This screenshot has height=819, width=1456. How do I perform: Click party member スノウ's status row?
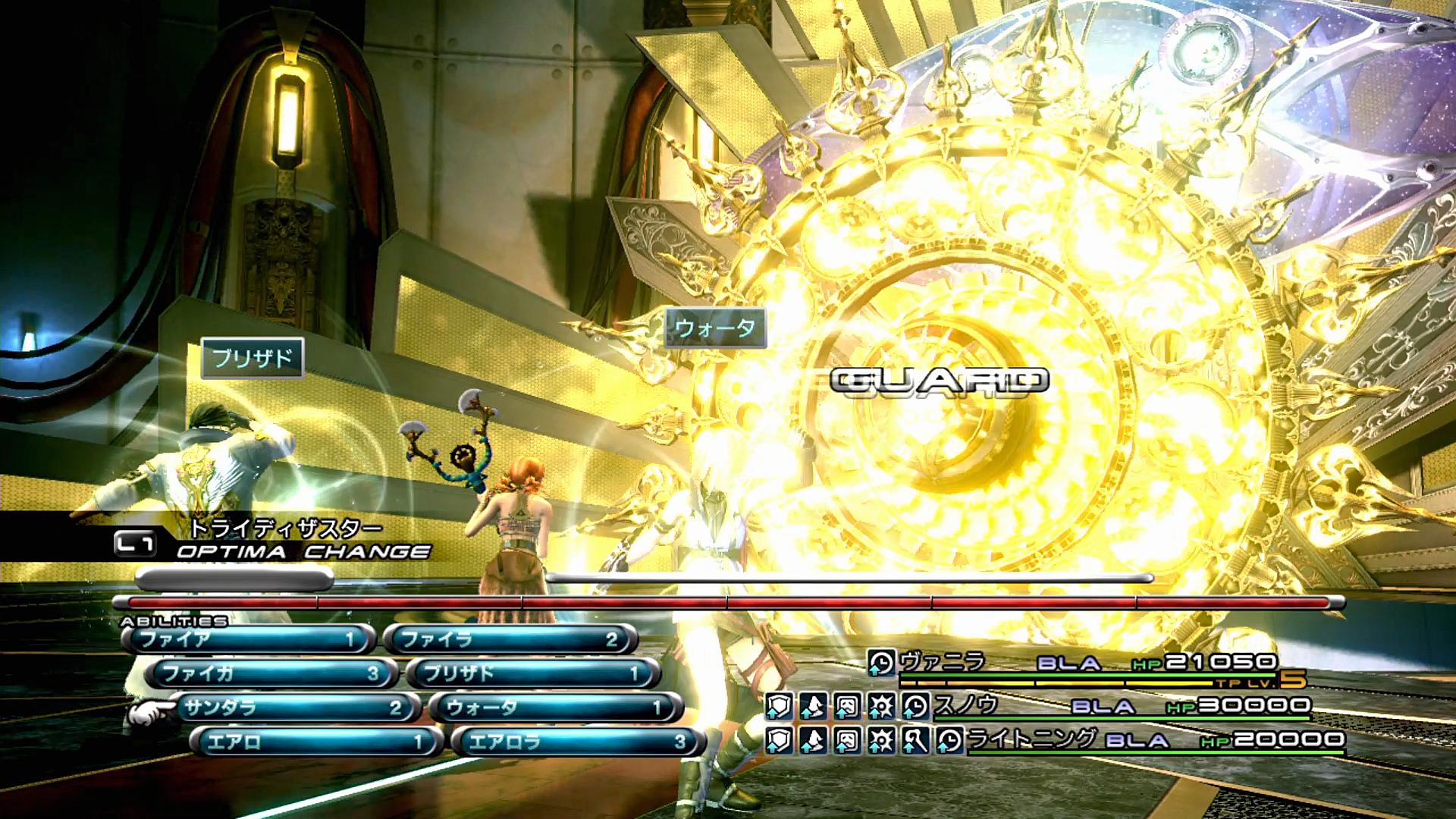(x=1115, y=706)
